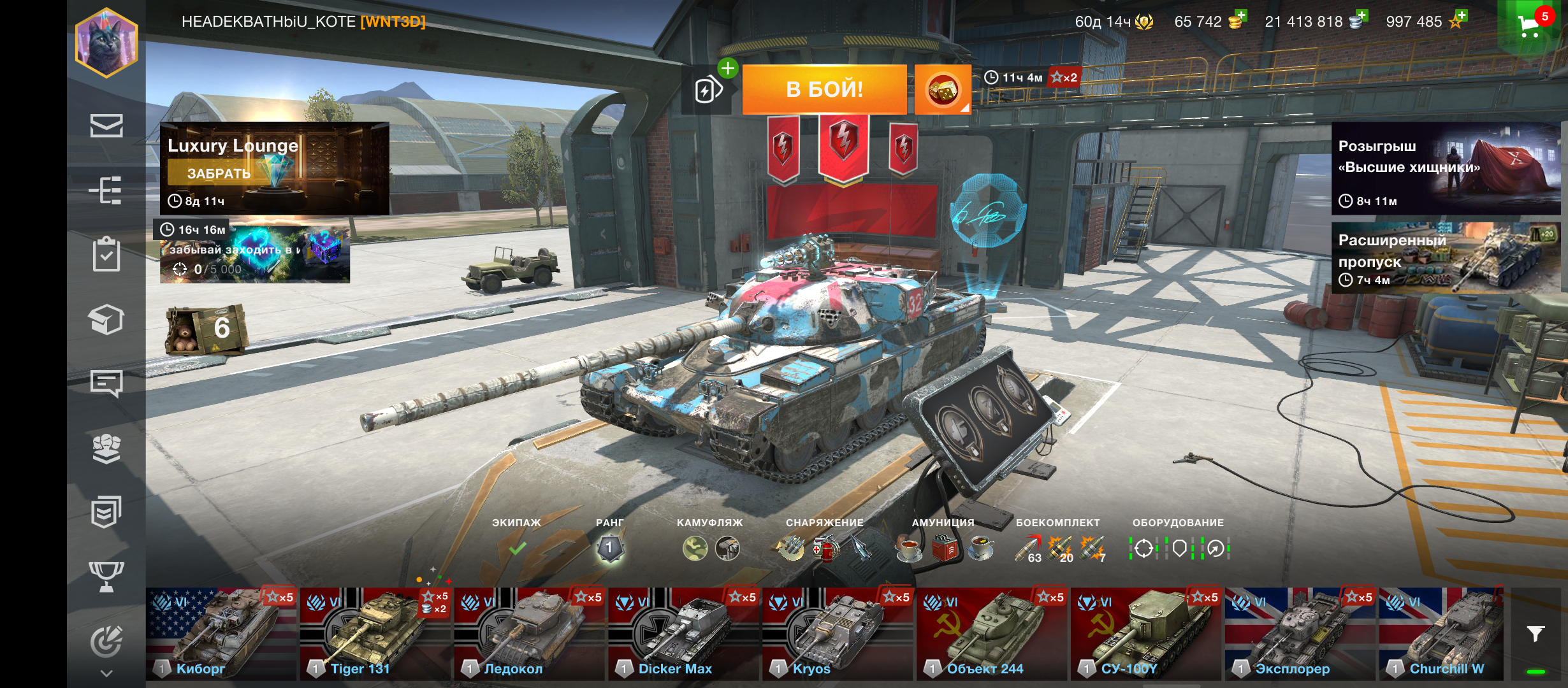Open the tech tree menu
This screenshot has width=1568, height=688.
tap(106, 190)
